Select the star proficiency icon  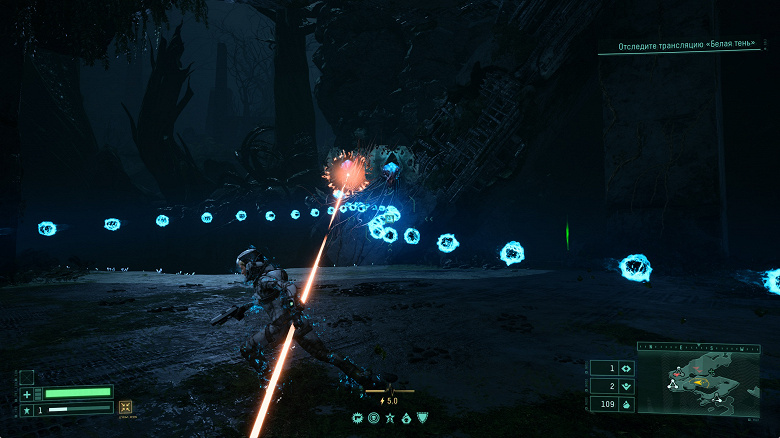coord(27,409)
